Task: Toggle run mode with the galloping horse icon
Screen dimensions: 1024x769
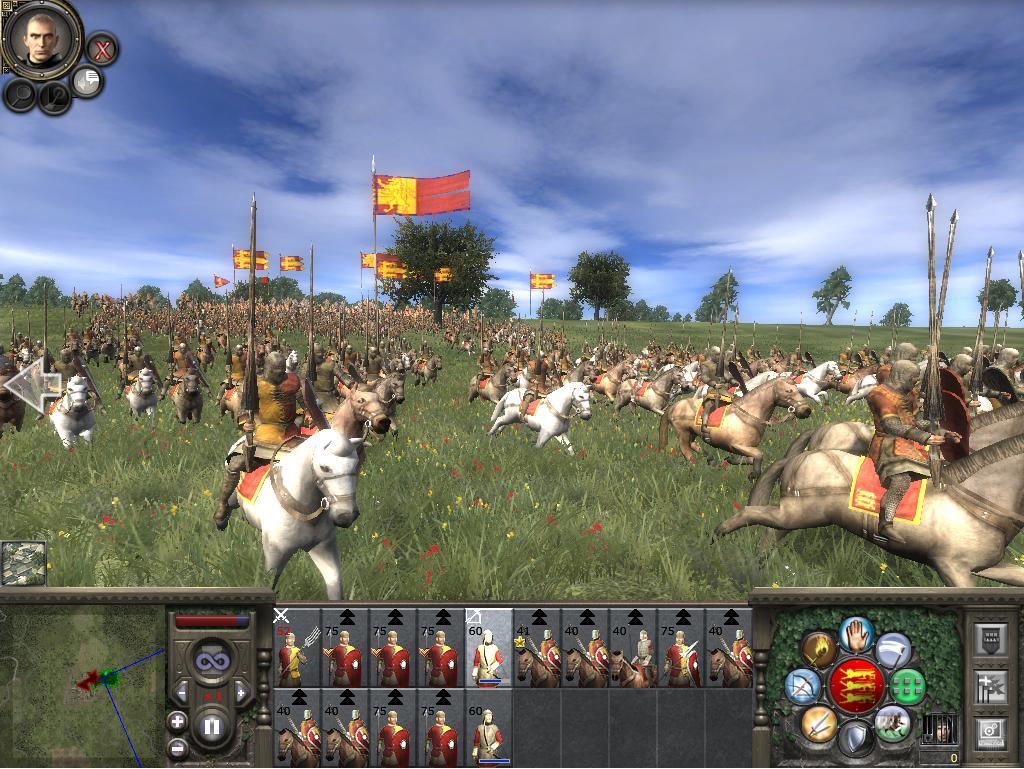Action: pos(892,722)
